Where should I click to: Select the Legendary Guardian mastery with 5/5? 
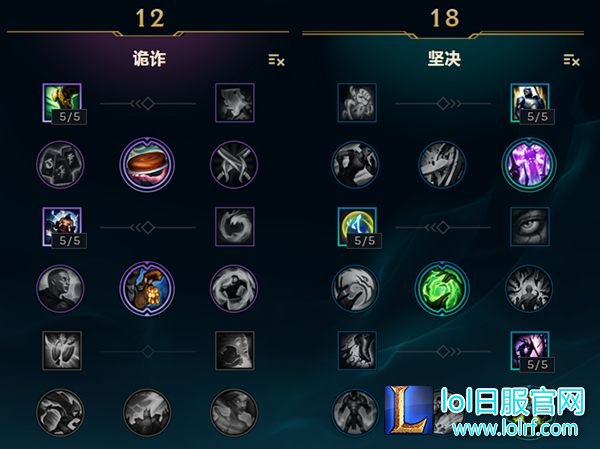pos(529,349)
